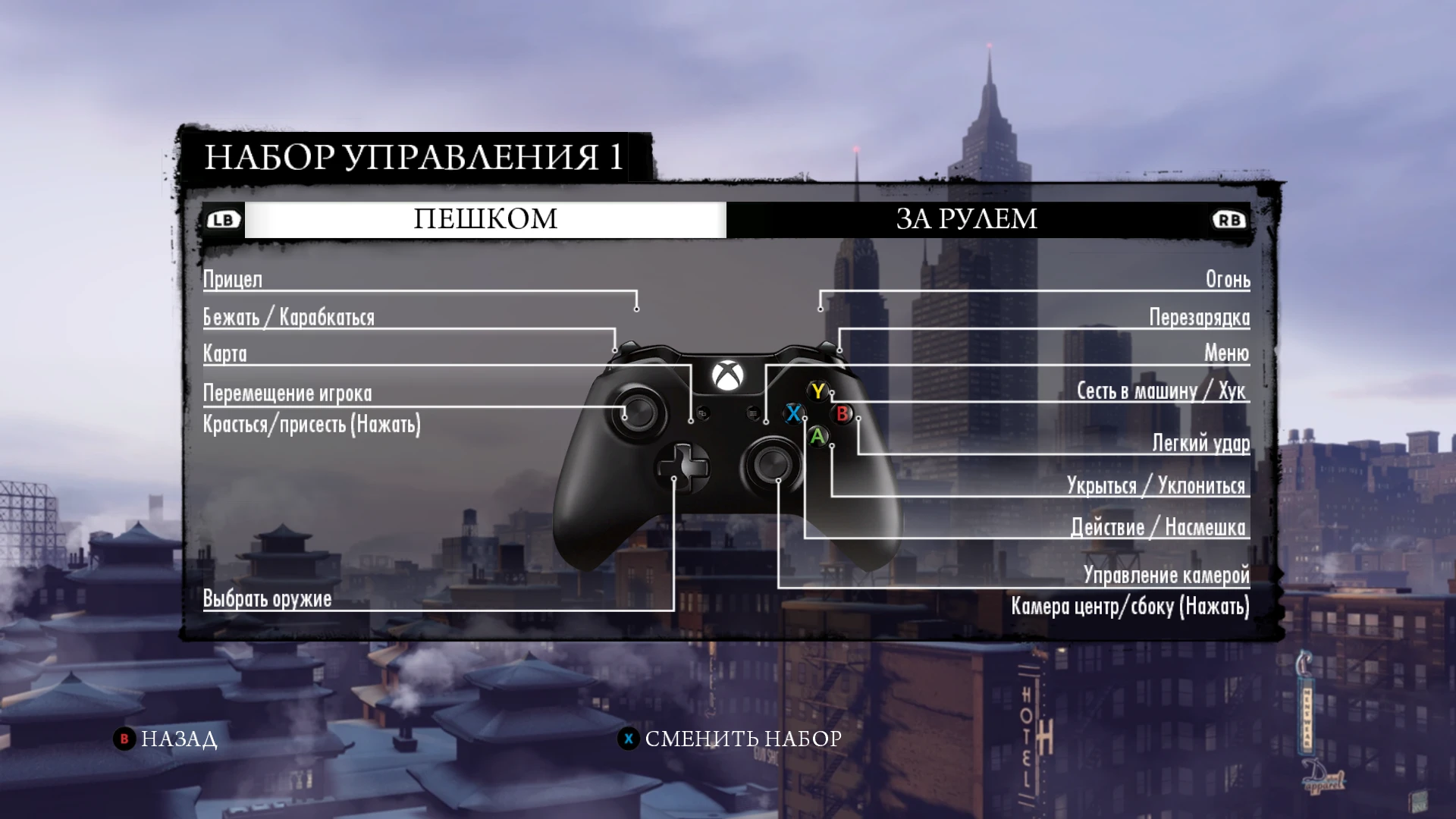Viewport: 1456px width, 819px height.
Task: Select the Выбрать оружие binding label
Action: [265, 598]
